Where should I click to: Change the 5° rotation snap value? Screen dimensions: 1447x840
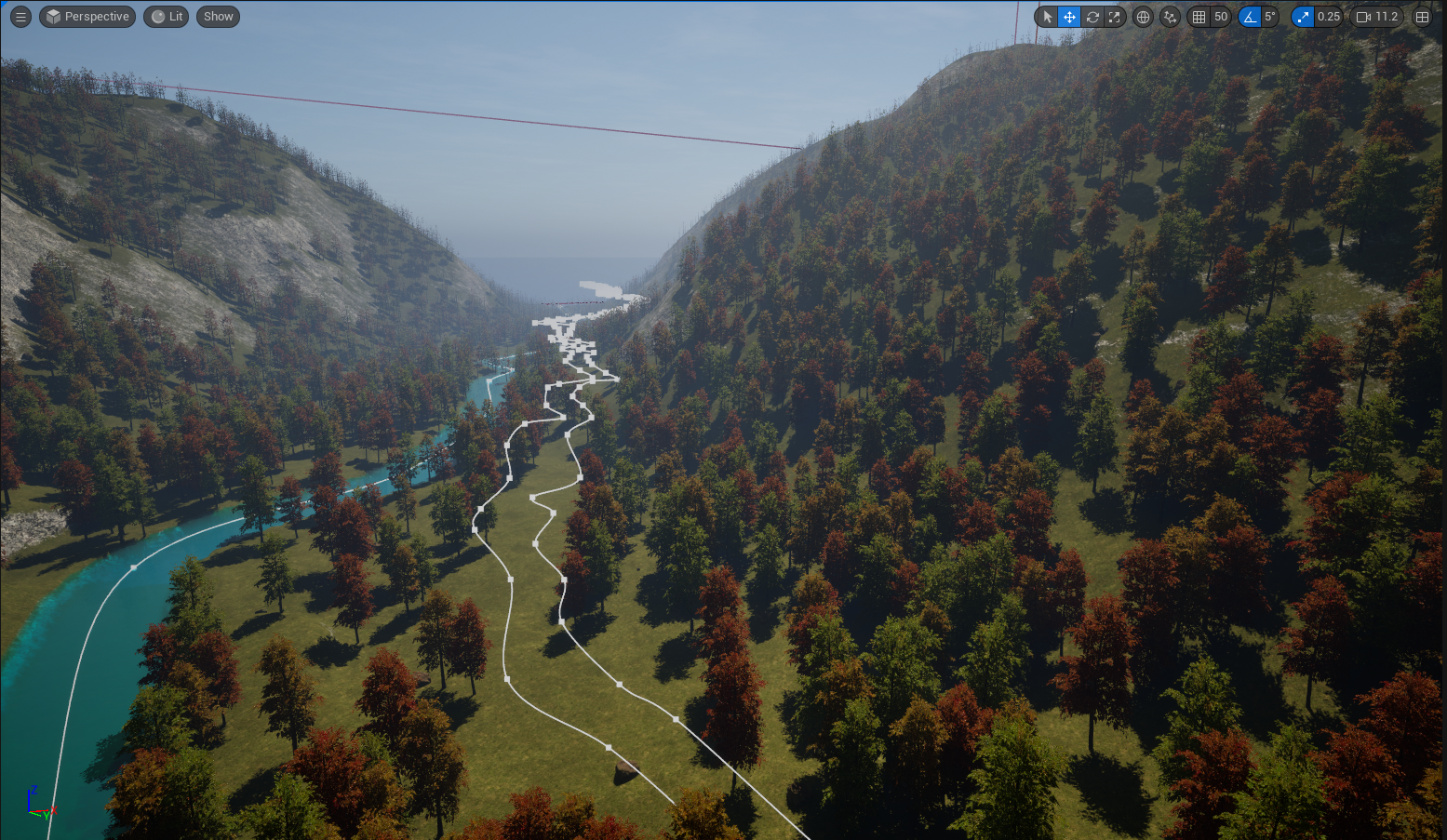pyautogui.click(x=1269, y=17)
